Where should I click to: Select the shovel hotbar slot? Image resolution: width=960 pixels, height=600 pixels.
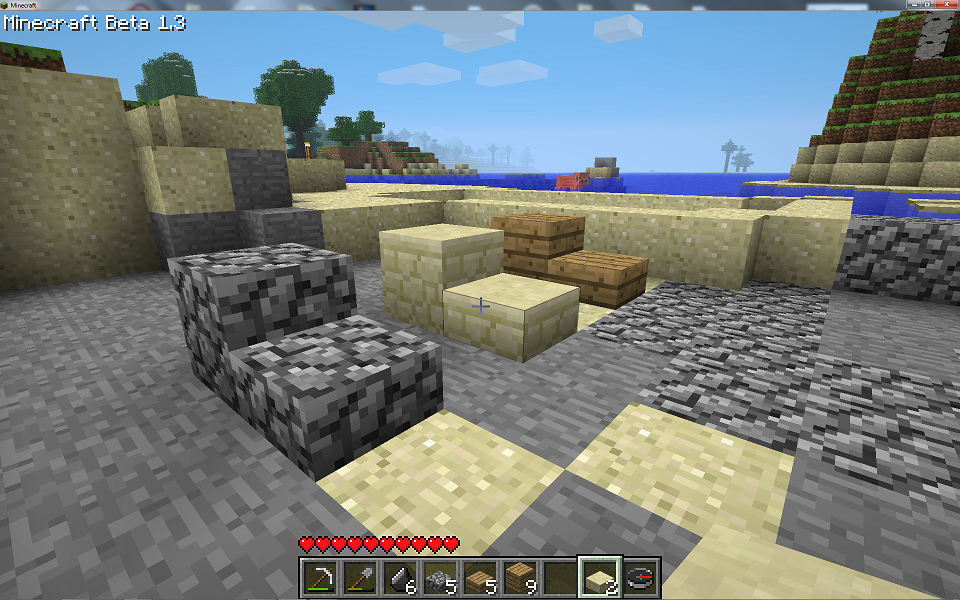(x=360, y=577)
